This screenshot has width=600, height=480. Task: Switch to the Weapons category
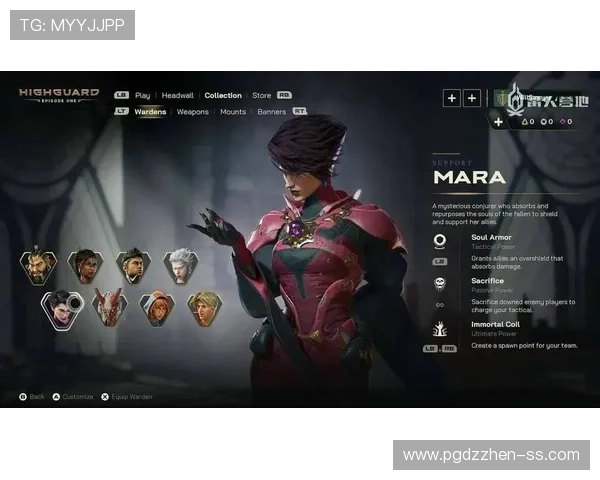[193, 112]
